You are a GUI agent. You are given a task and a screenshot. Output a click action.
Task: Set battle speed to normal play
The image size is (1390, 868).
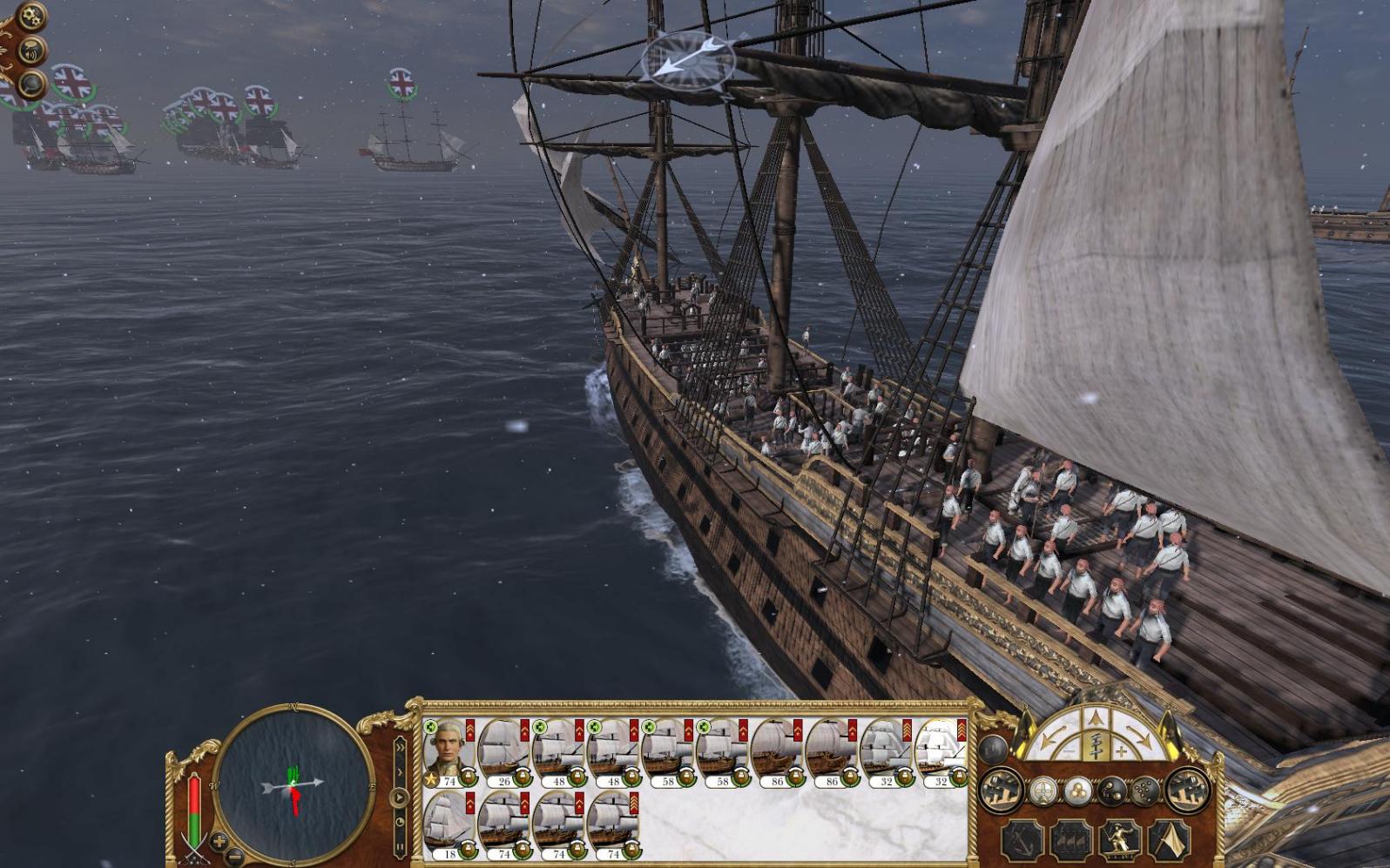[x=400, y=797]
